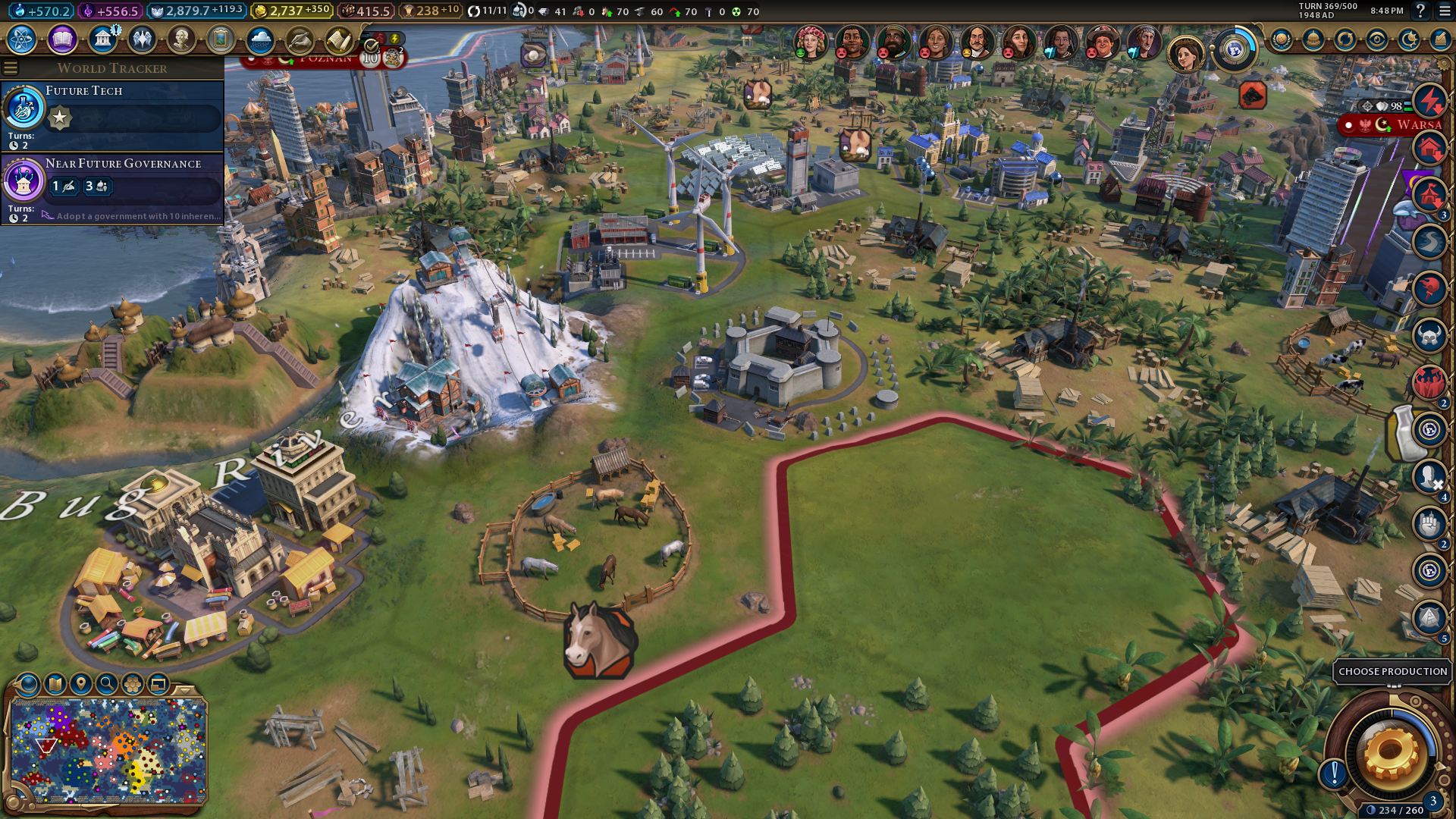The image size is (1456, 819).
Task: Click the minimap to move the camera
Action: pos(108,751)
